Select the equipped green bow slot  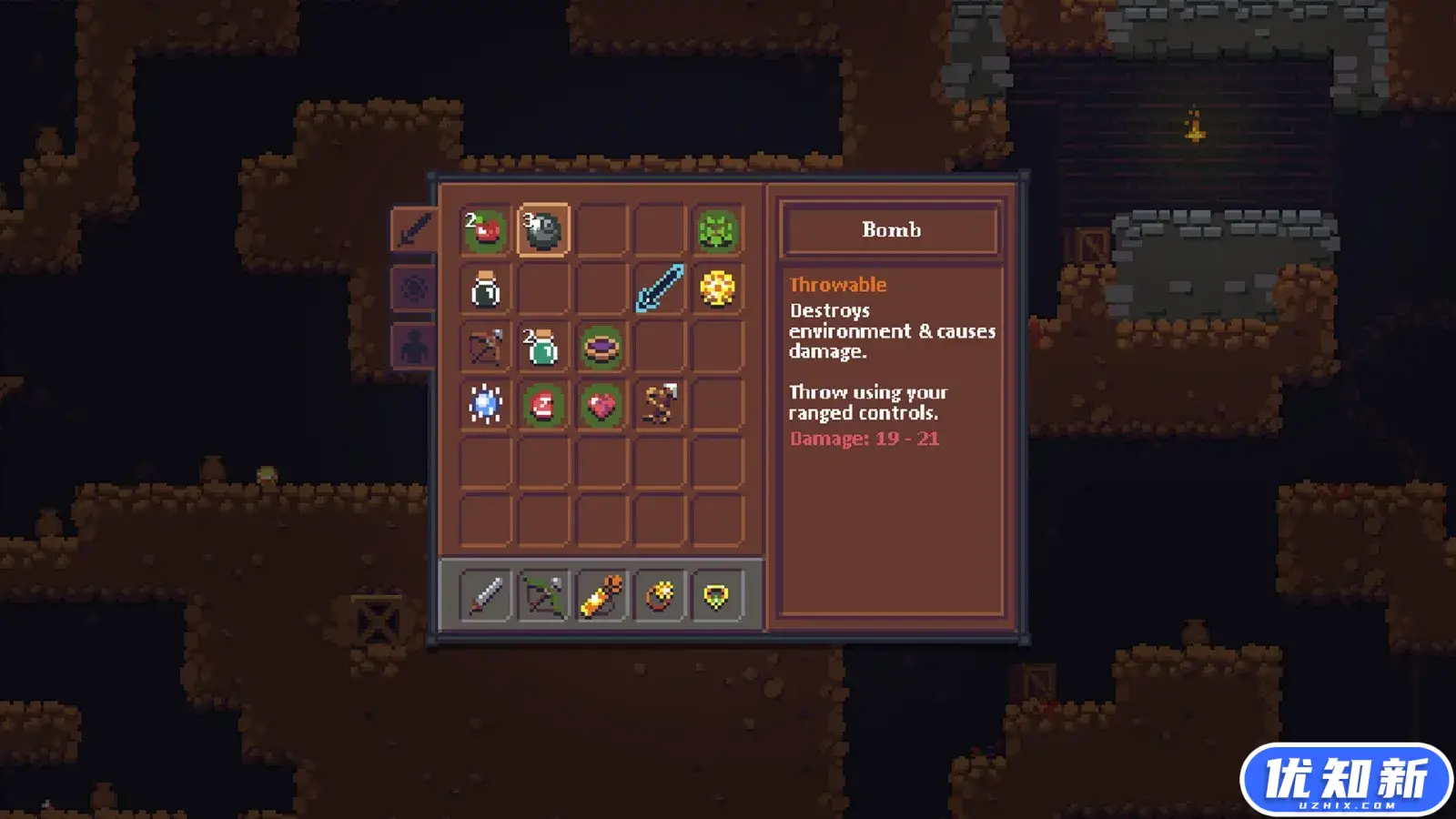click(x=543, y=596)
